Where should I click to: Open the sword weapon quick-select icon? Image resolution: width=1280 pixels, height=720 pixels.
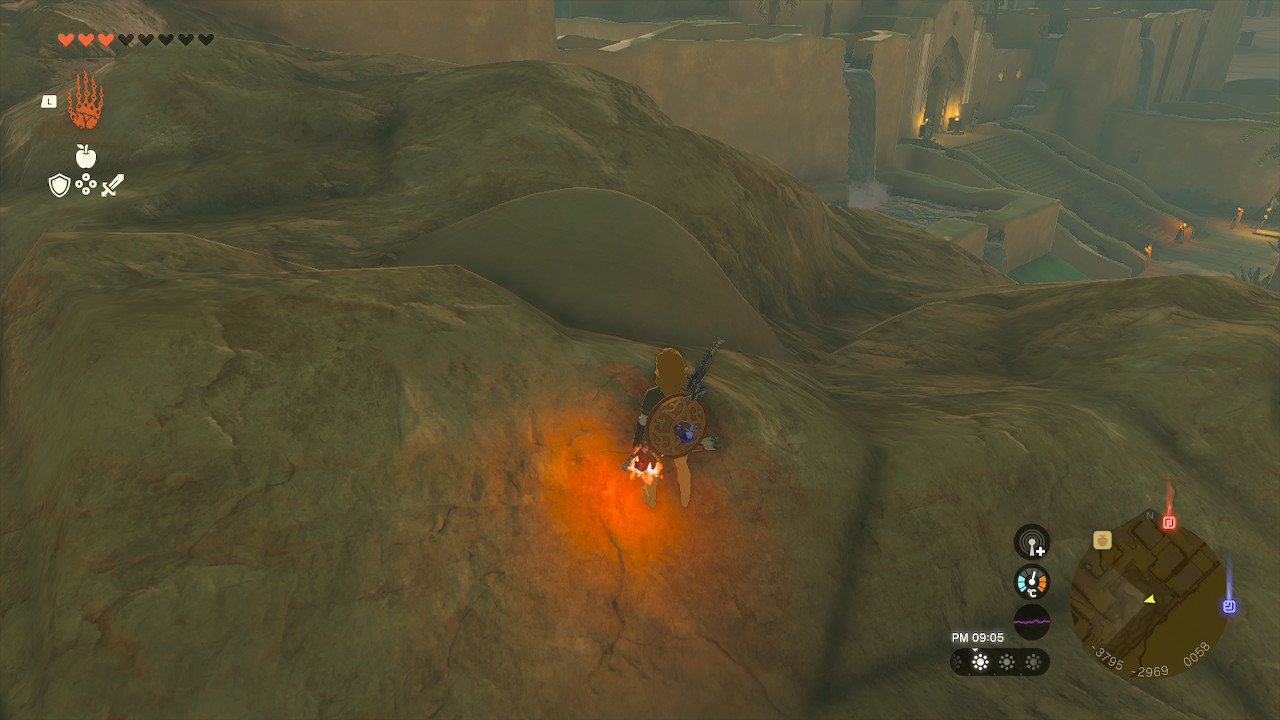click(112, 185)
